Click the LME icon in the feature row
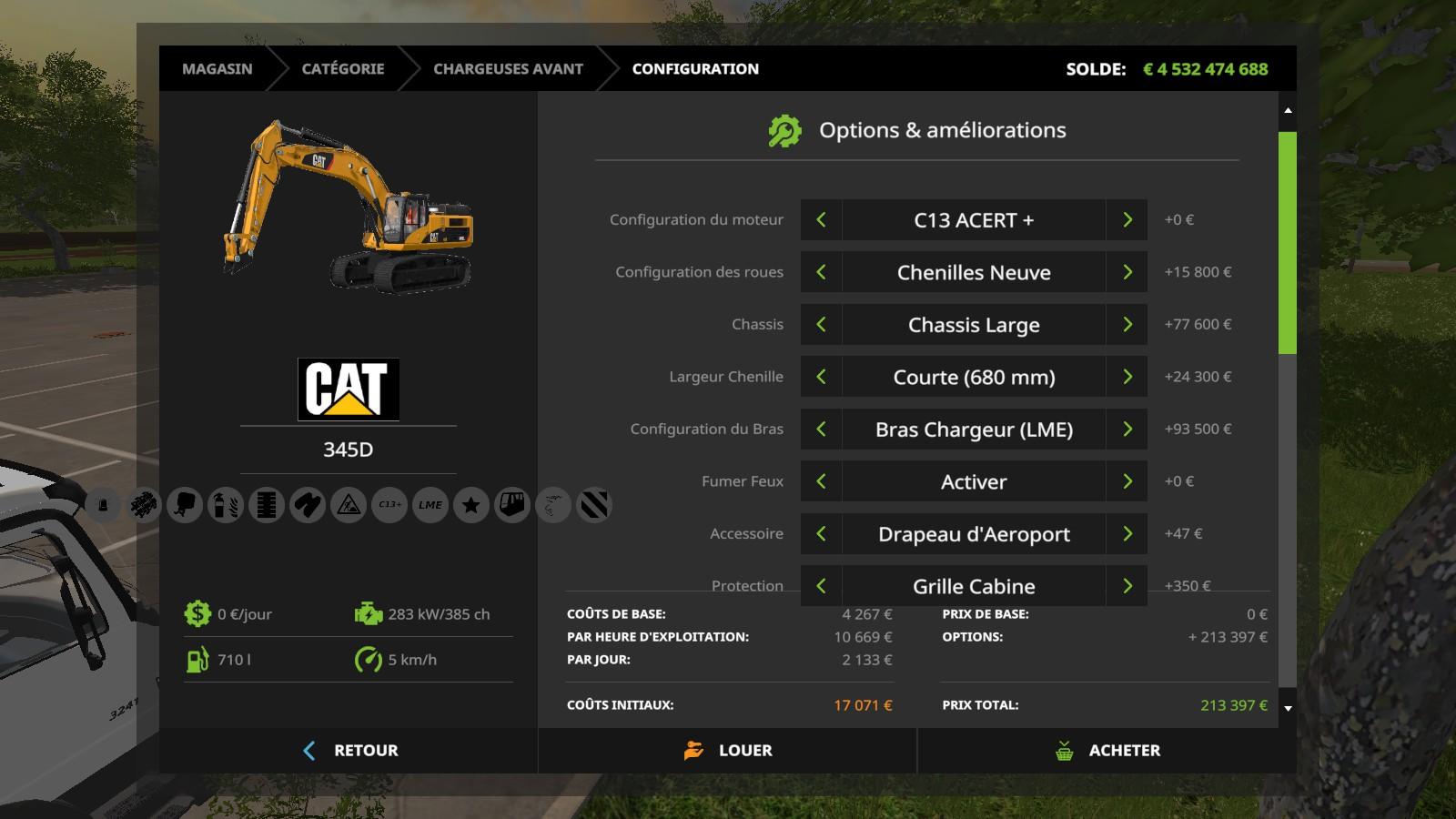This screenshot has height=819, width=1456. point(430,505)
